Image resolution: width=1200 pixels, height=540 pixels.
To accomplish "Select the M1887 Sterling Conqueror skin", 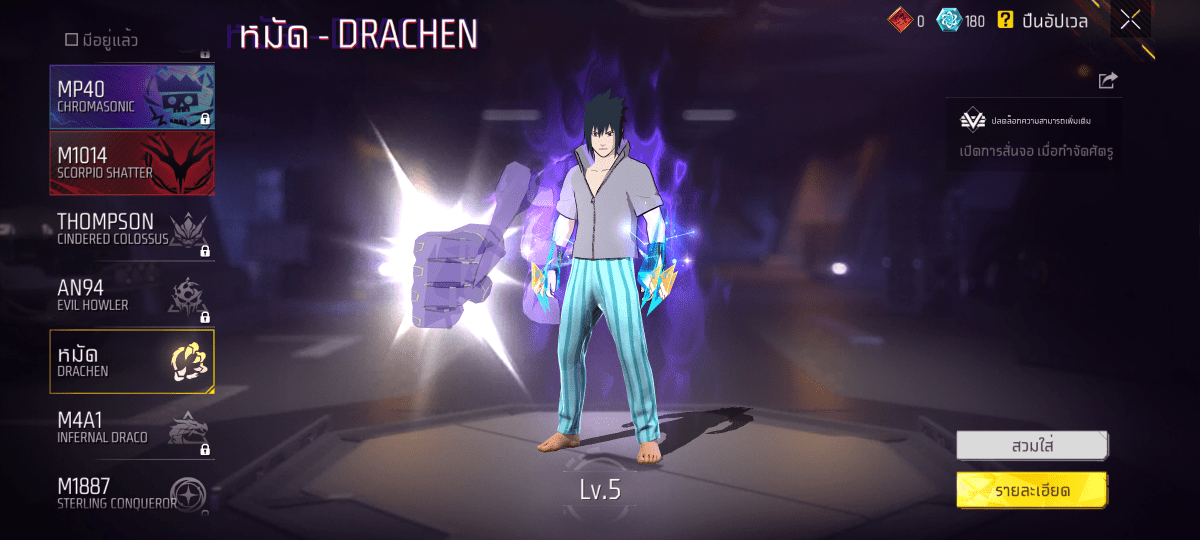I will [132, 493].
